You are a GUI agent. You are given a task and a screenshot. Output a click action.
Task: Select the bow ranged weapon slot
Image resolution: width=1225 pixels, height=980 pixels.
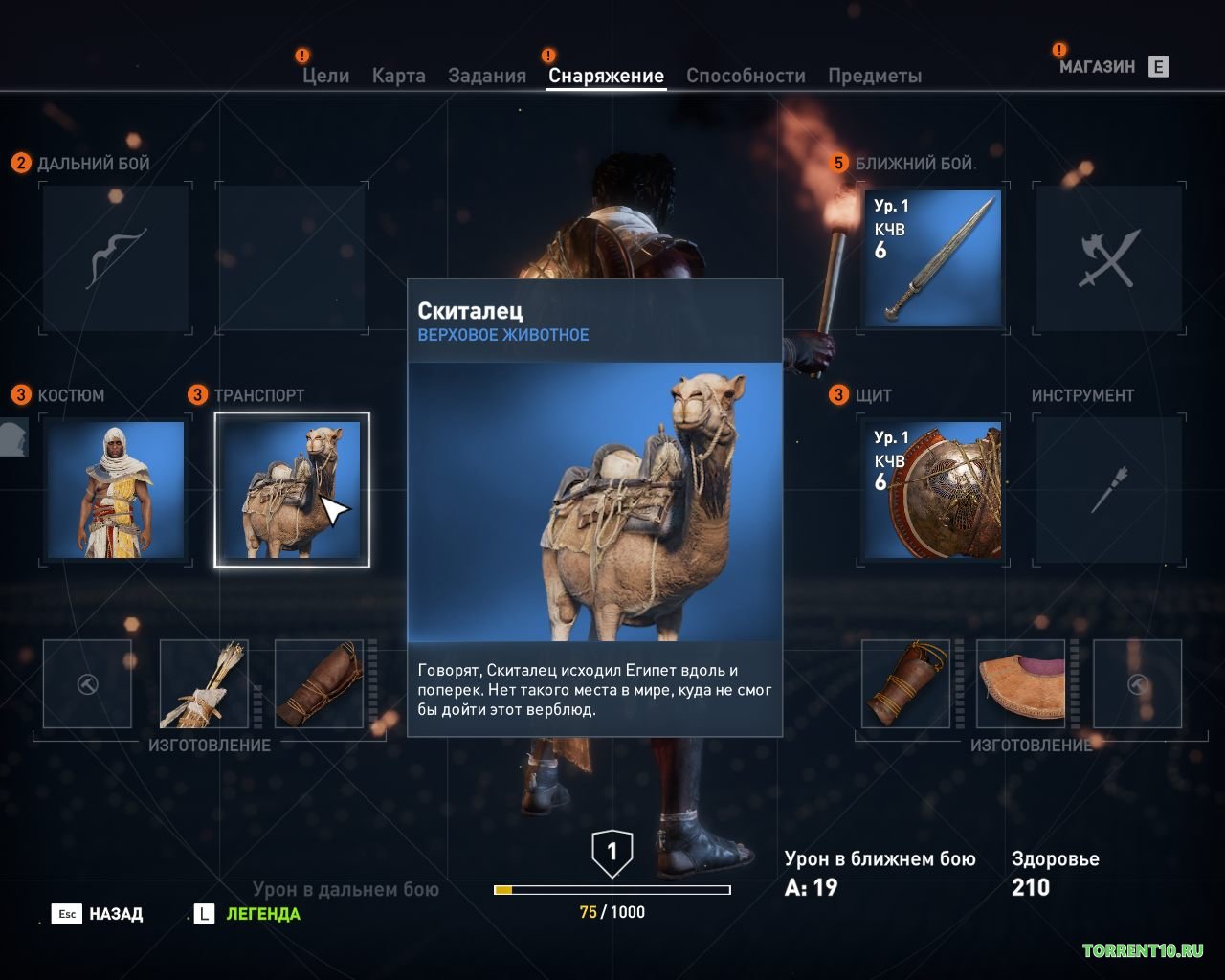[116, 258]
